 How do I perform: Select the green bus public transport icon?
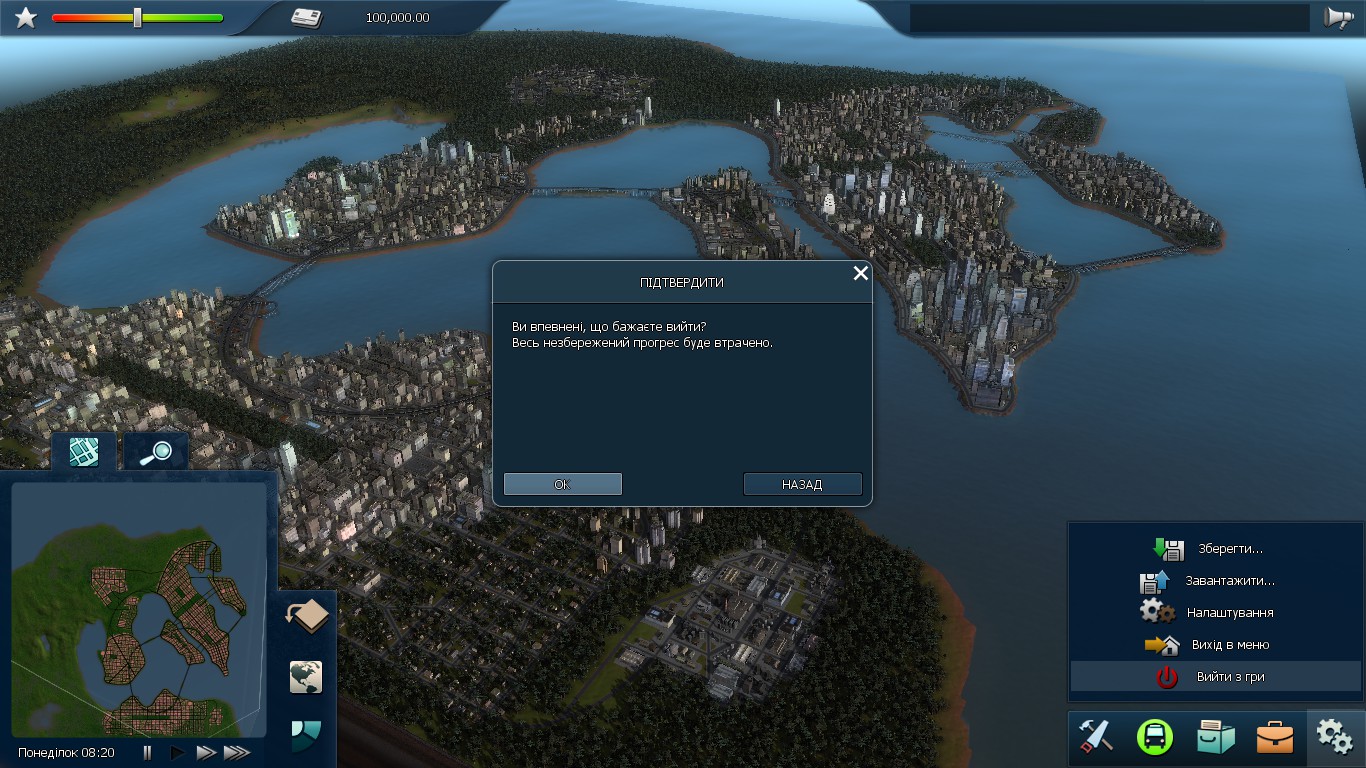pos(1153,737)
